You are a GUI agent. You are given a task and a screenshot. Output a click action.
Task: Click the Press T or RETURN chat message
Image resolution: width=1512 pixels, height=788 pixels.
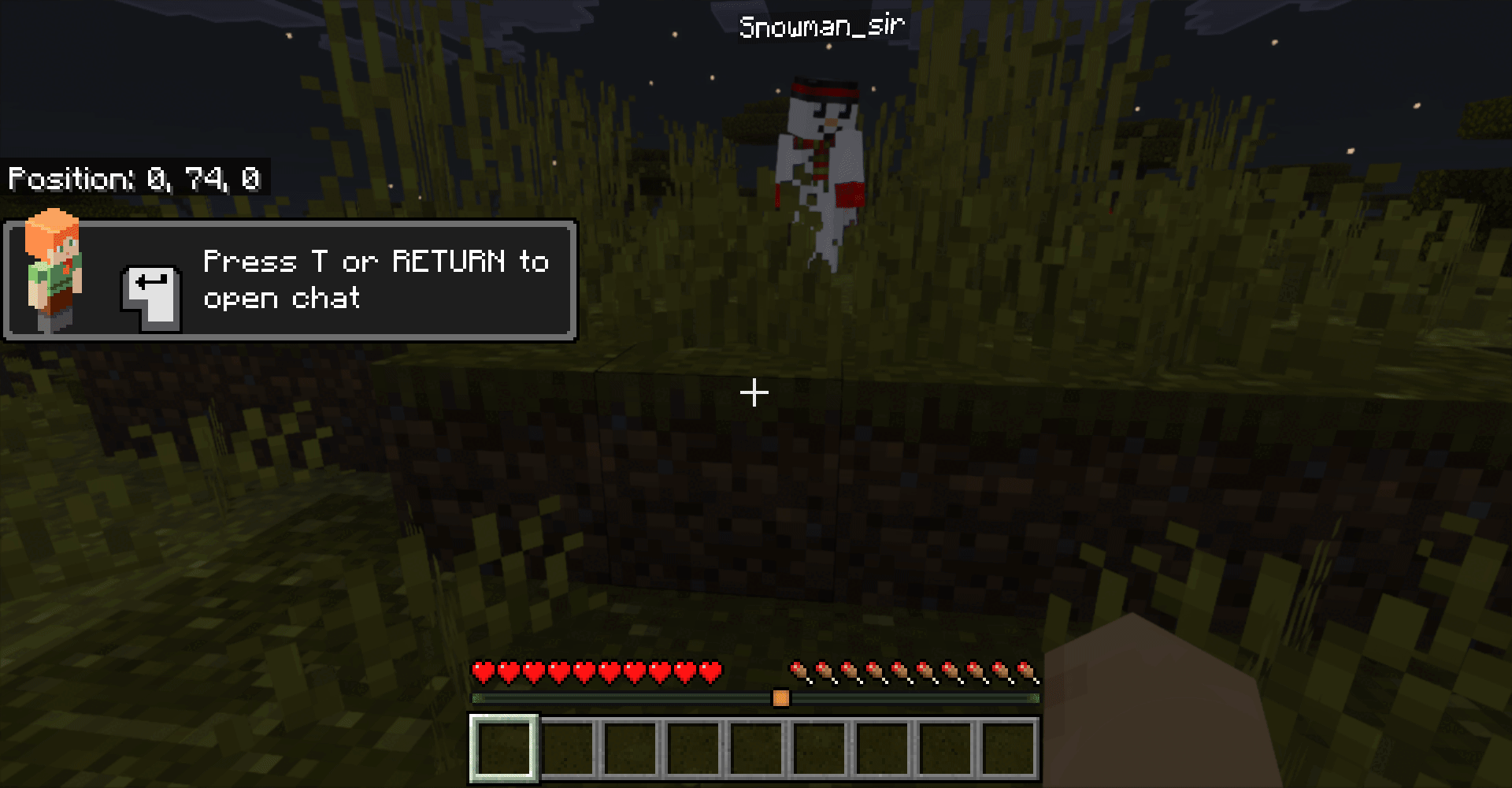375,280
